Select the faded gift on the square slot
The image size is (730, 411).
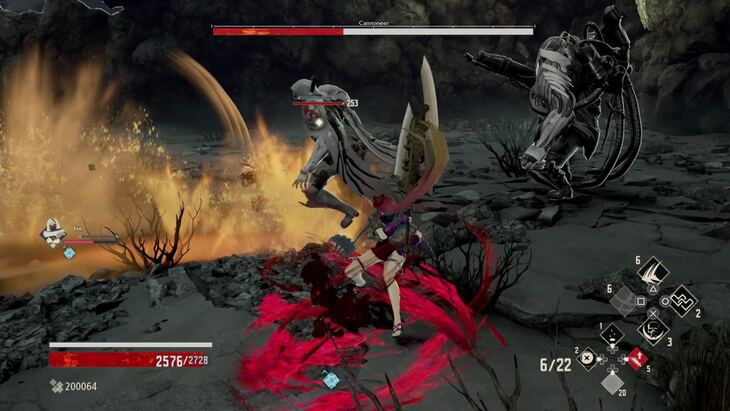(x=623, y=299)
